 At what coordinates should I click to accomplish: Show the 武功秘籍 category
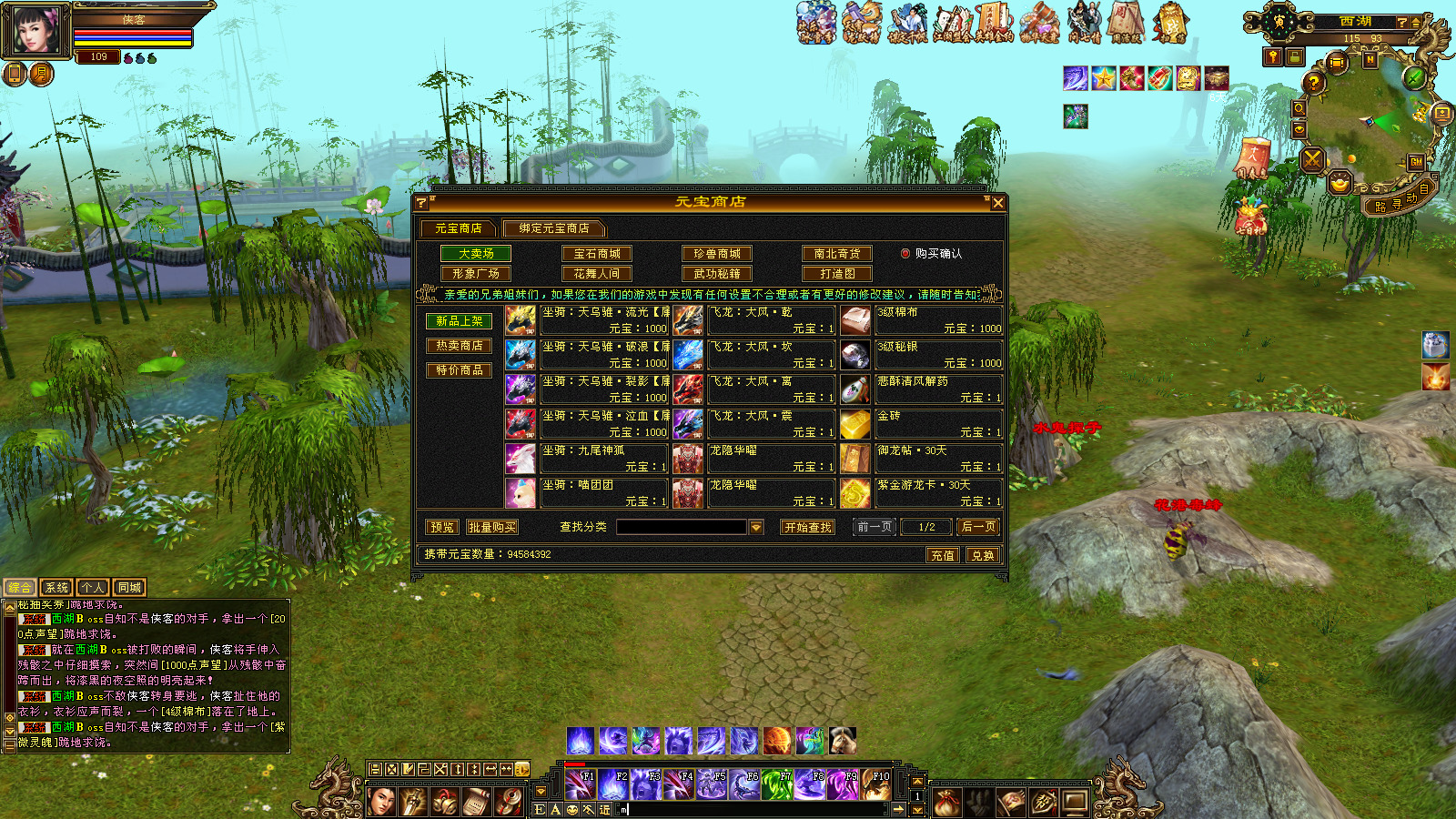(x=717, y=274)
